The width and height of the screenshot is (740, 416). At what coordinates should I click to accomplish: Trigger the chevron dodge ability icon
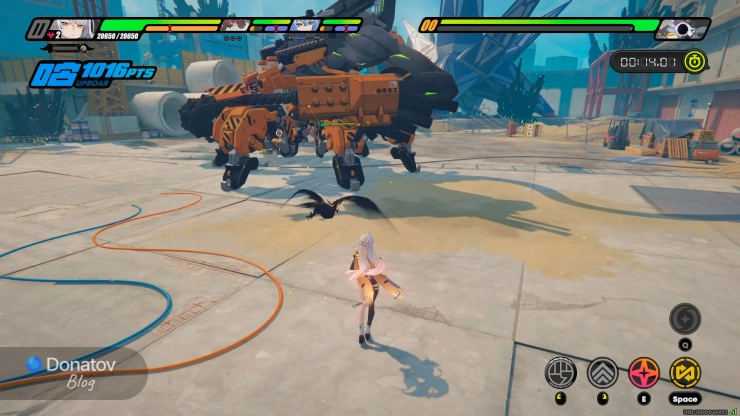[602, 372]
